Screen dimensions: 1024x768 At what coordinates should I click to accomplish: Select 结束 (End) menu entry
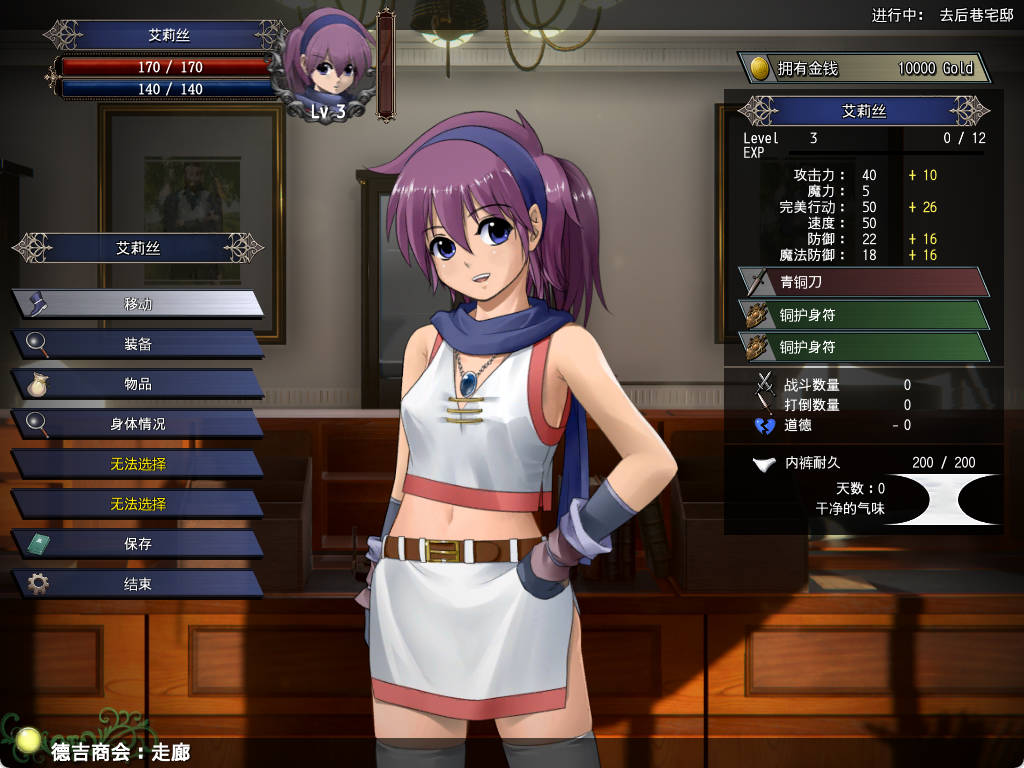(x=138, y=584)
